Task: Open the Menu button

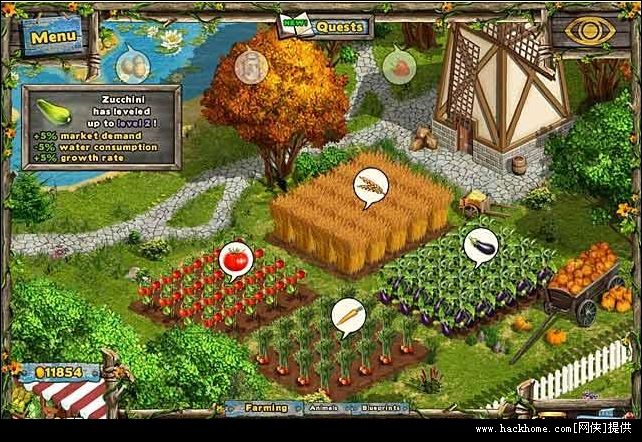Action: [53, 37]
